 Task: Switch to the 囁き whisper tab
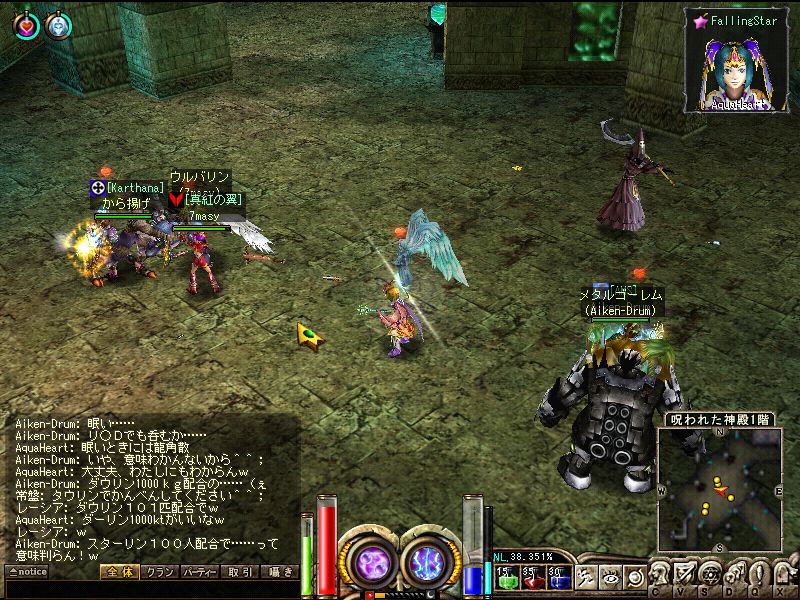point(279,572)
